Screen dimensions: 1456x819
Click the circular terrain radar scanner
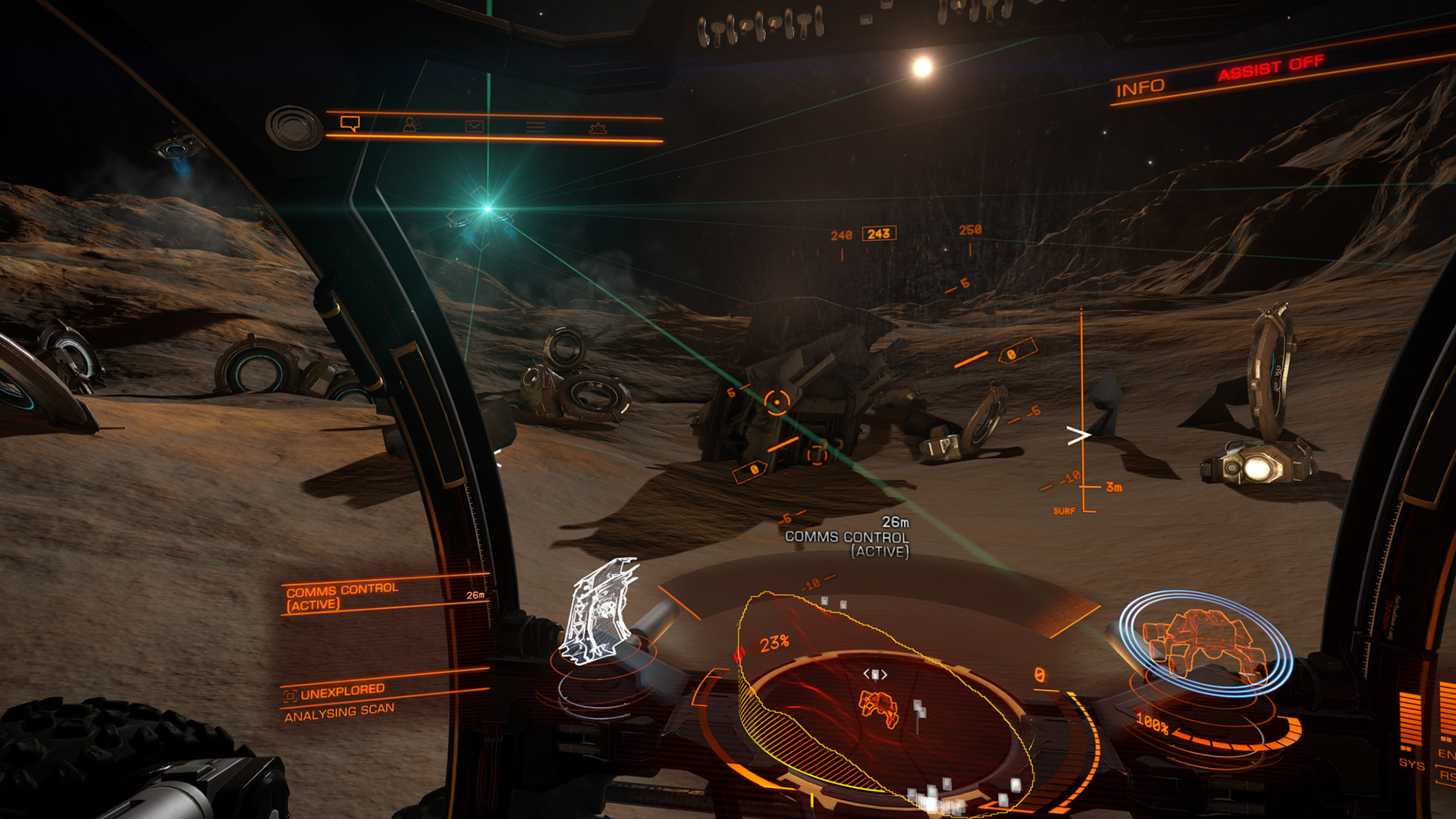(880, 705)
